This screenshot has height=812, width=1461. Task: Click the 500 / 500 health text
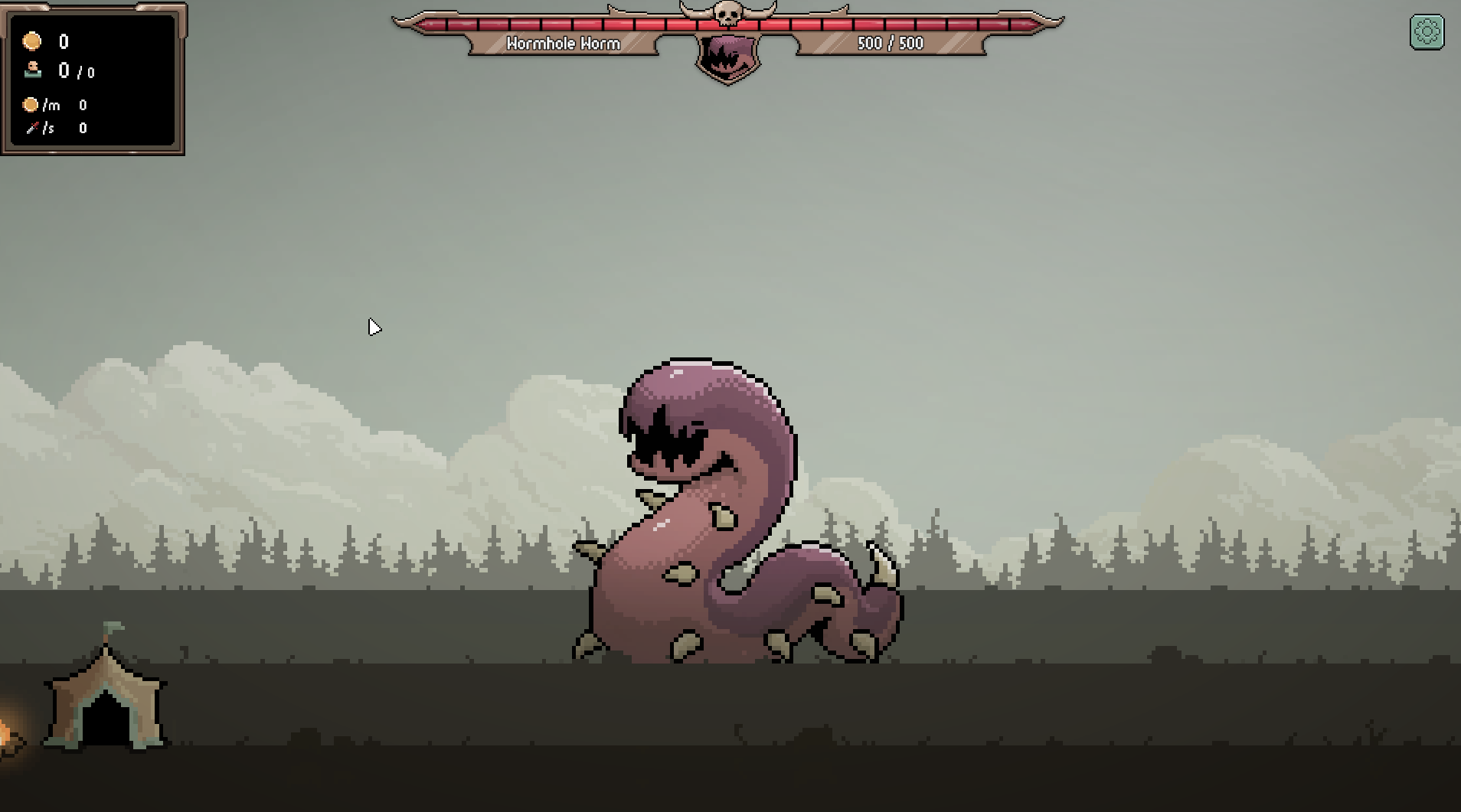[891, 43]
